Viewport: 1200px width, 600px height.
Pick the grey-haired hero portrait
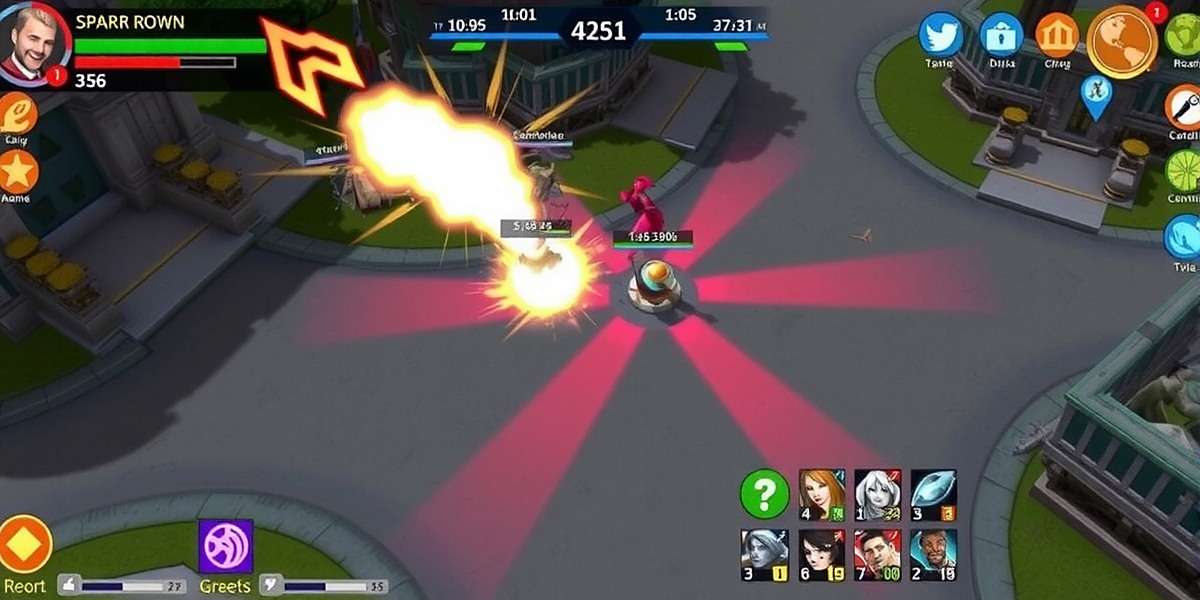tap(764, 555)
